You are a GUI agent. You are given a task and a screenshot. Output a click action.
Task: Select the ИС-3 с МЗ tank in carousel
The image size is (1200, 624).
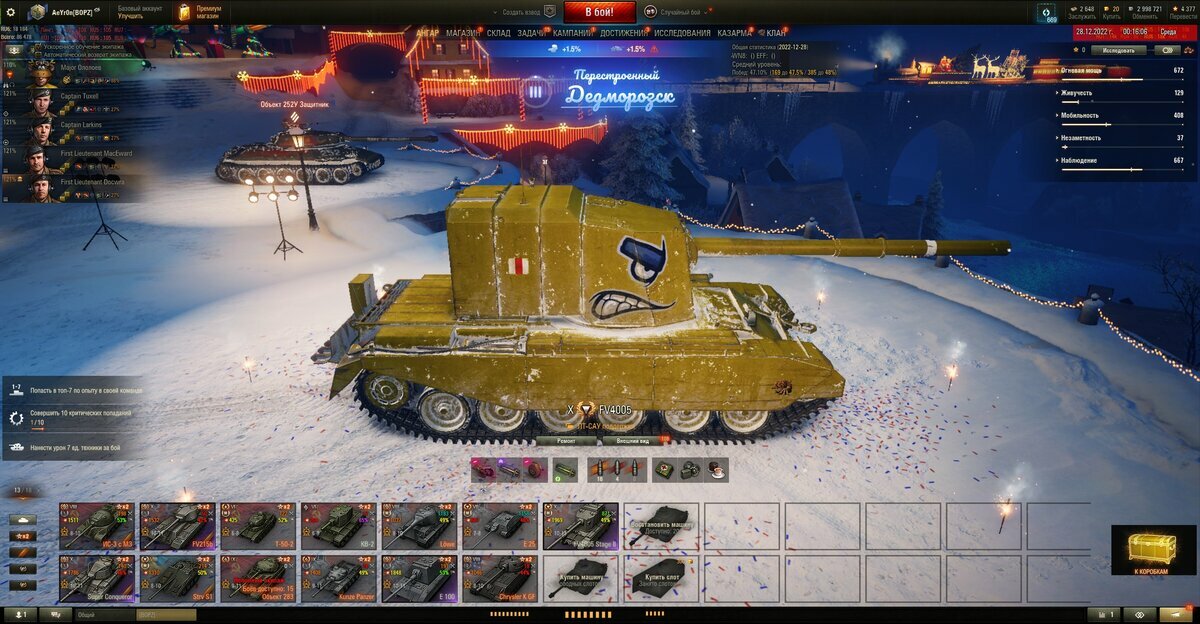[96, 524]
